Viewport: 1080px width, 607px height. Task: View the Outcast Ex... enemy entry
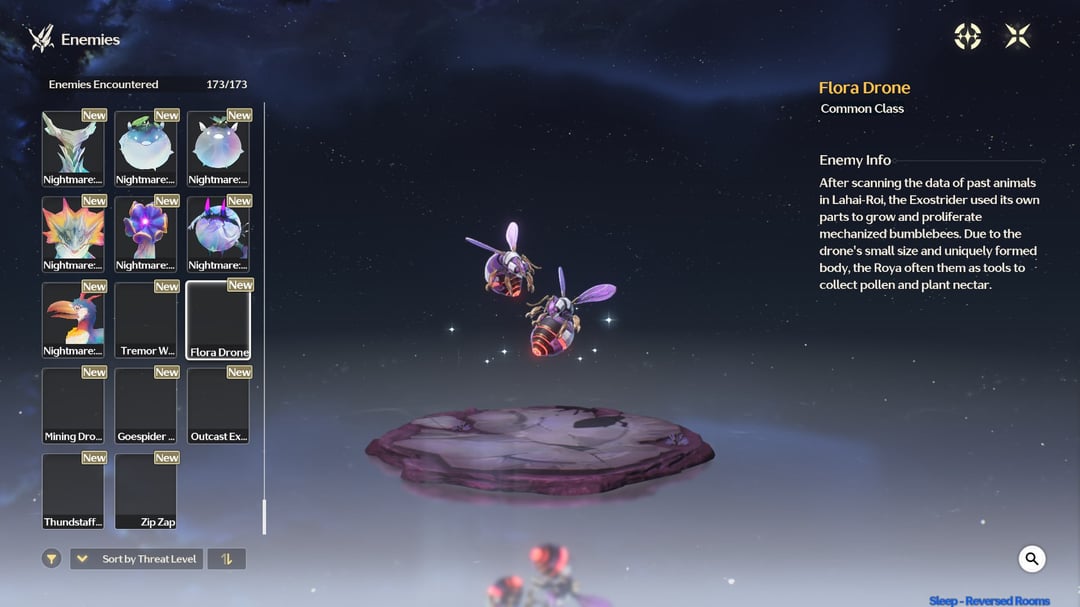click(x=219, y=405)
